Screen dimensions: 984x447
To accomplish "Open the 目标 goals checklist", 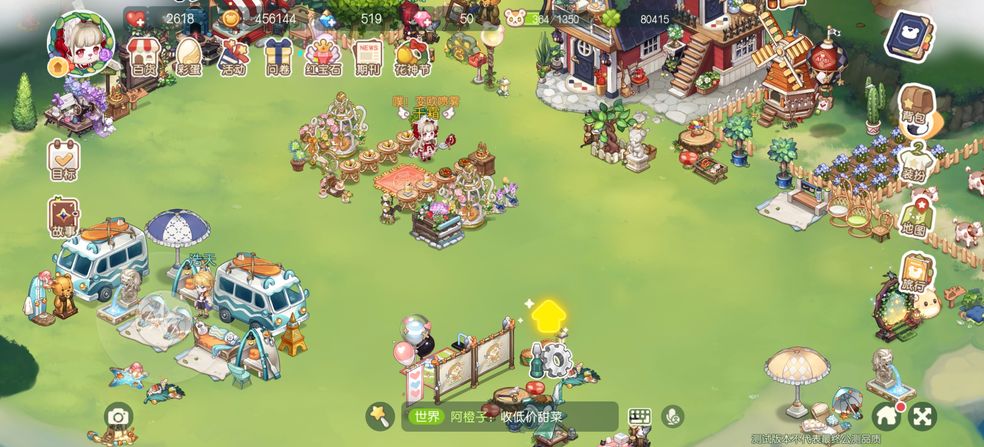I will pos(63,161).
